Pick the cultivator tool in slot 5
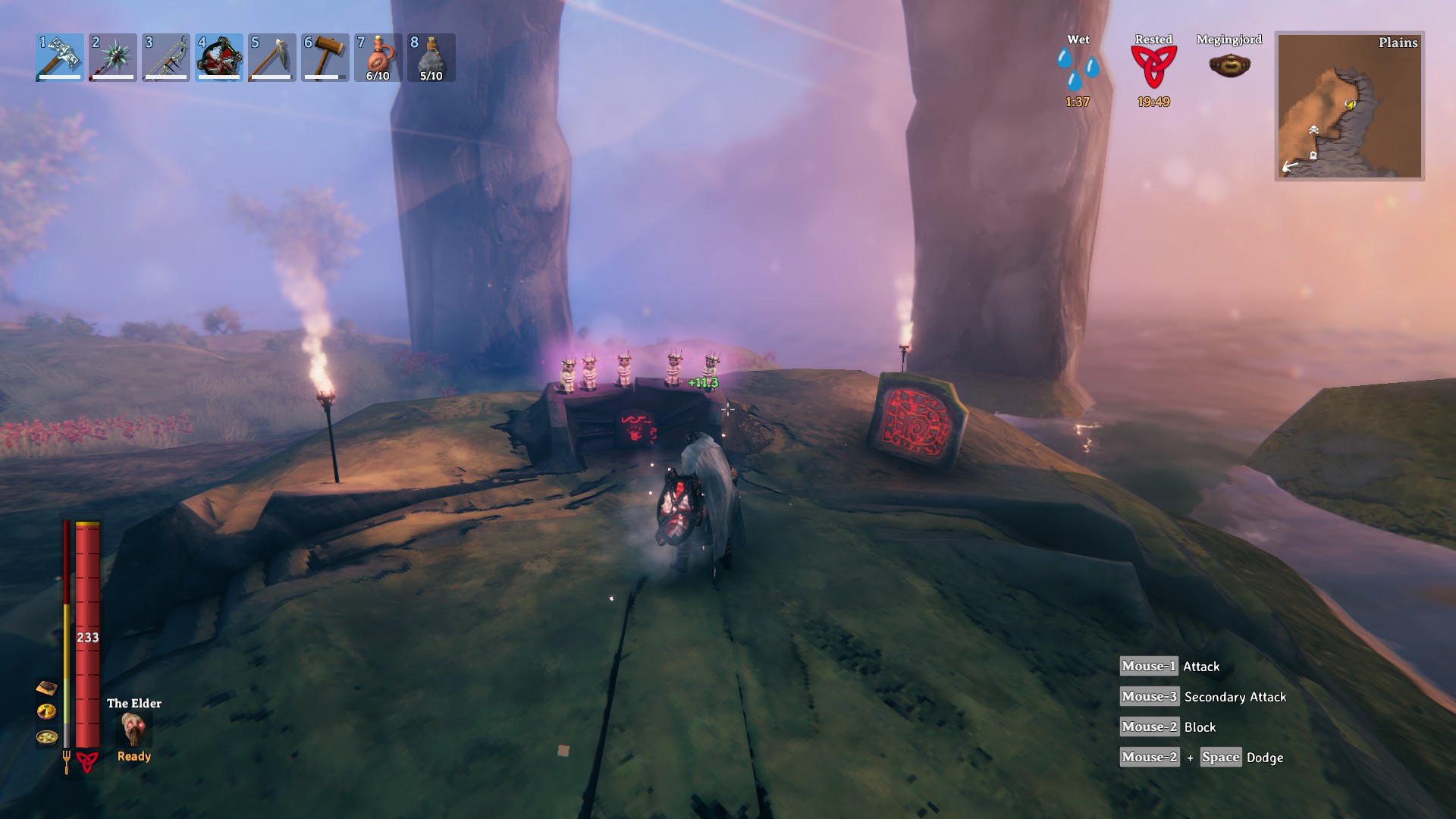 click(272, 57)
